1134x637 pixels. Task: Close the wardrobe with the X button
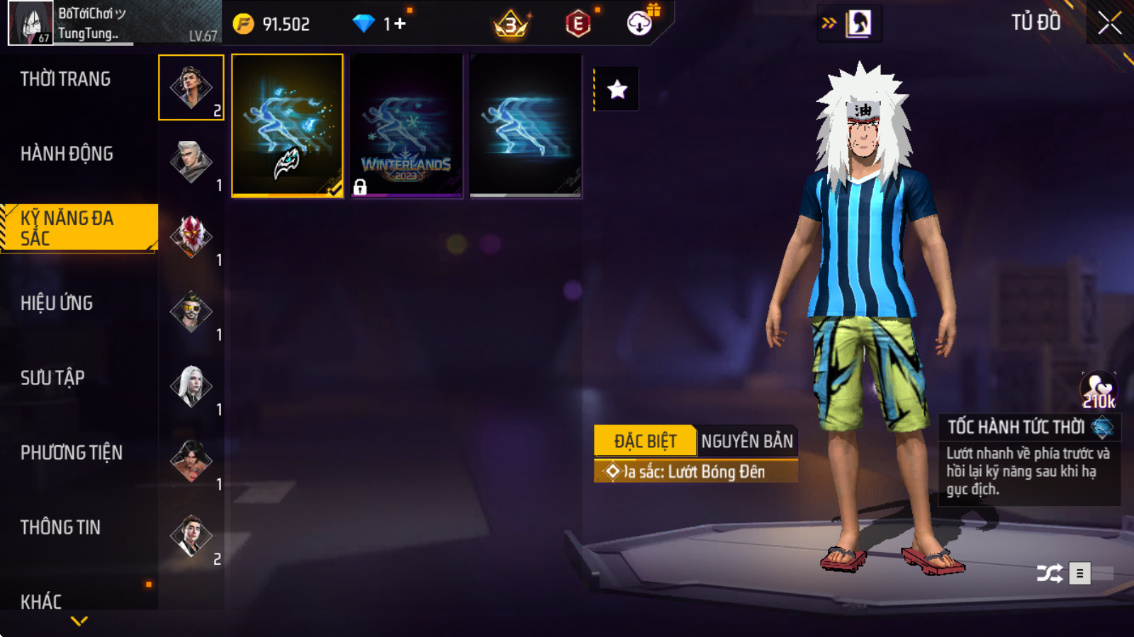click(1109, 23)
